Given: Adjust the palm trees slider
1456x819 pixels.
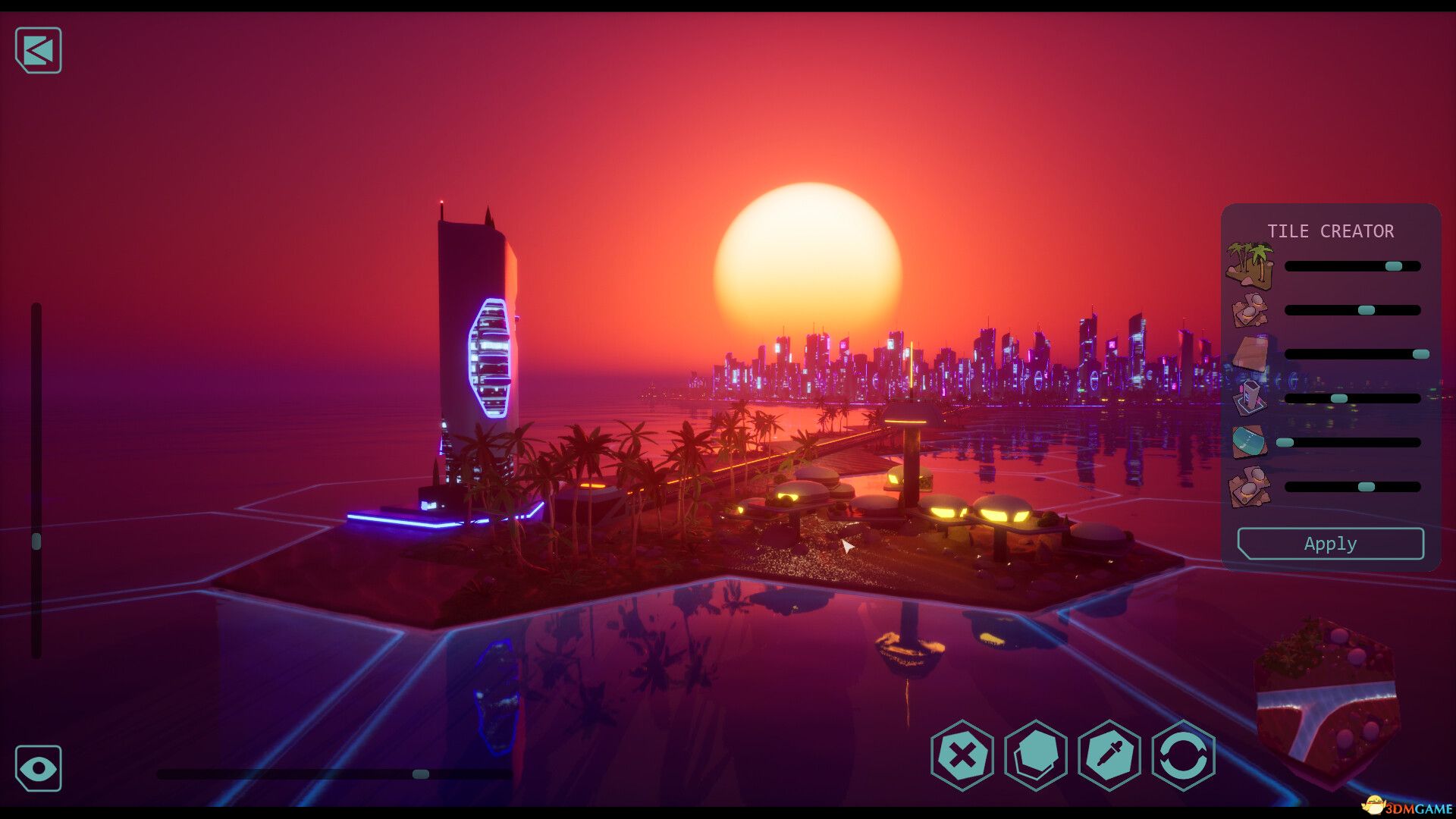Looking at the screenshot, I should click(1393, 266).
